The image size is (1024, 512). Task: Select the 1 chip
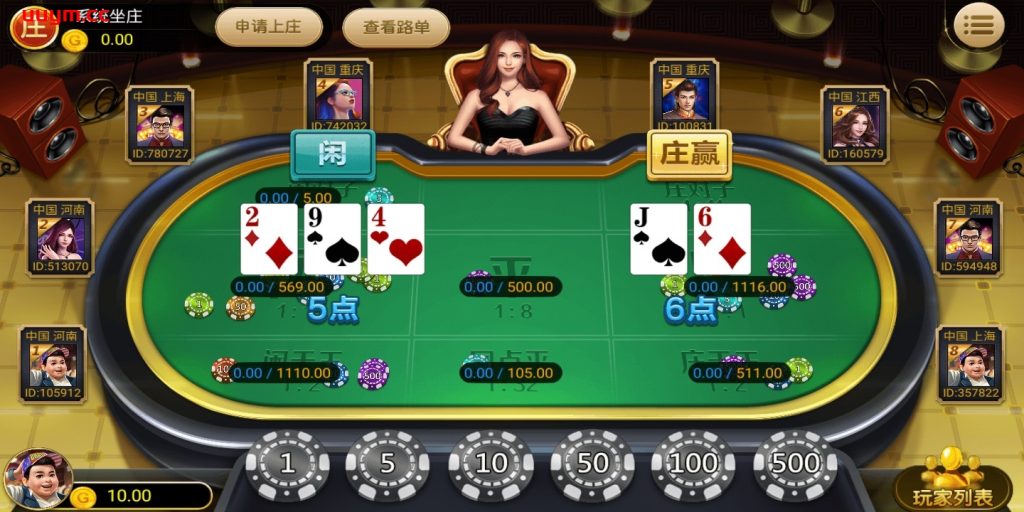(288, 464)
